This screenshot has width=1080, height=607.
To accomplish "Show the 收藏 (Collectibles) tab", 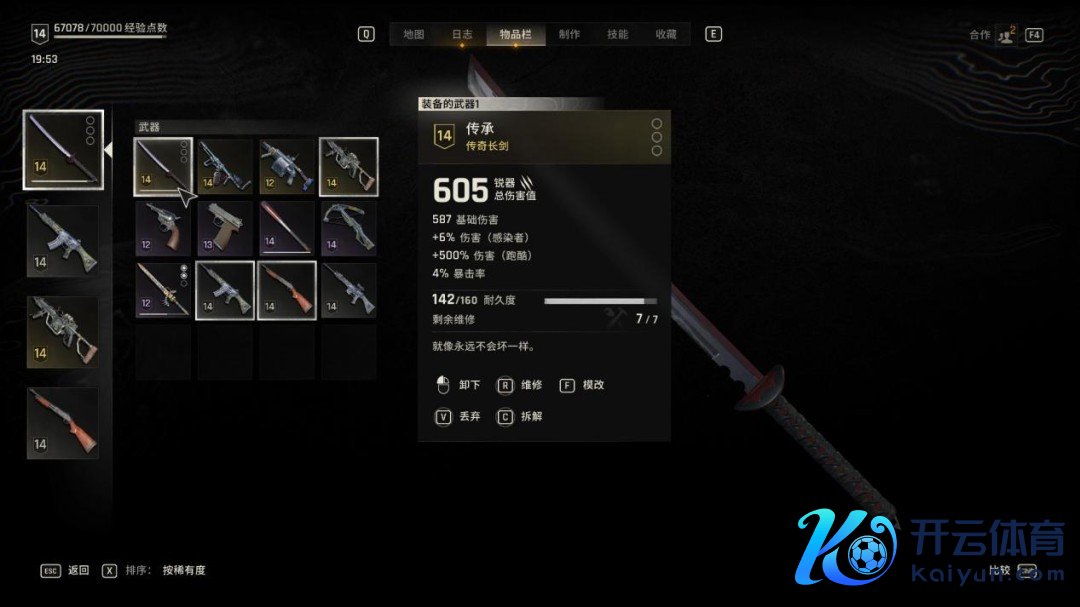I will [x=666, y=34].
